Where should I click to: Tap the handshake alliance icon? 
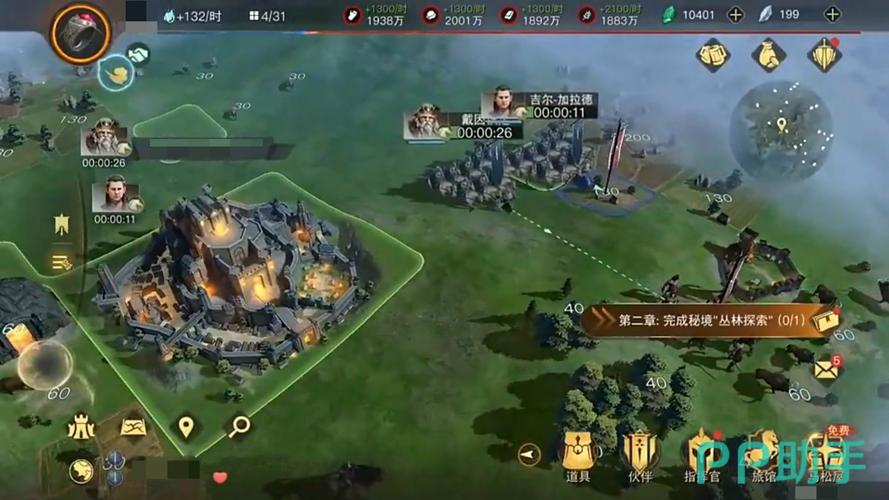click(138, 55)
